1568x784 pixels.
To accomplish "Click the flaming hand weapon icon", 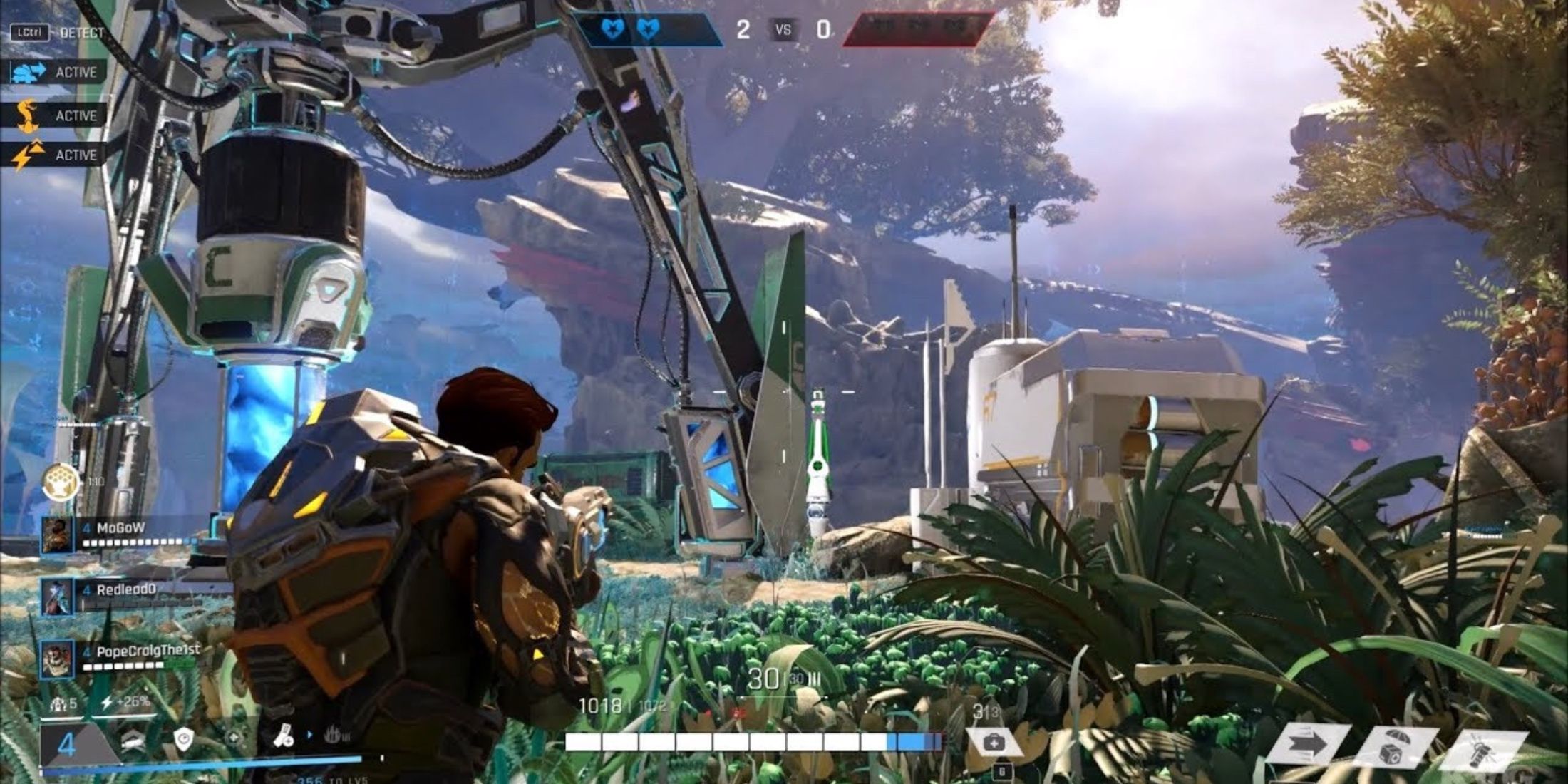I will tap(334, 735).
